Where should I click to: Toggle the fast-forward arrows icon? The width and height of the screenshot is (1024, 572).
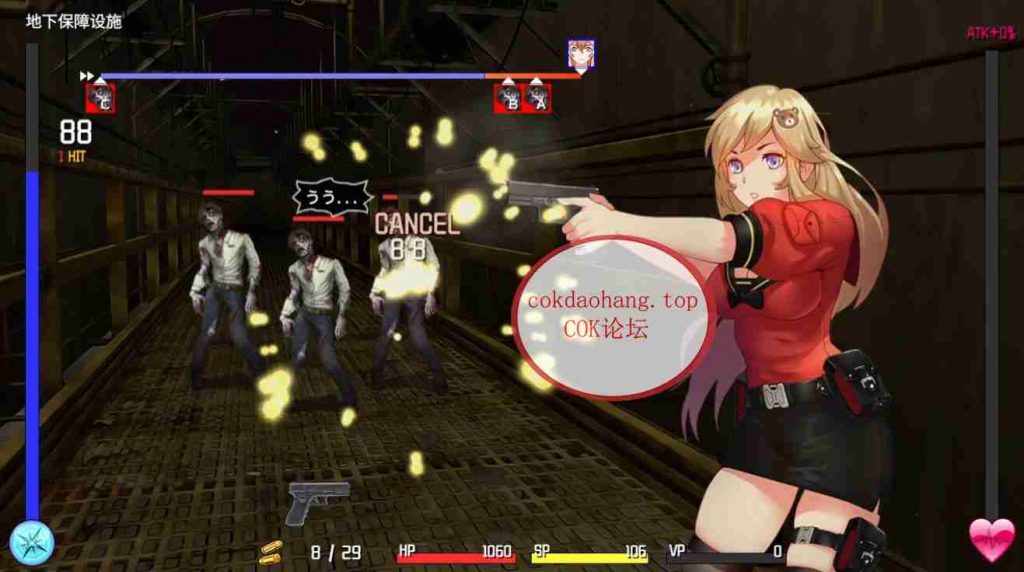[87, 75]
